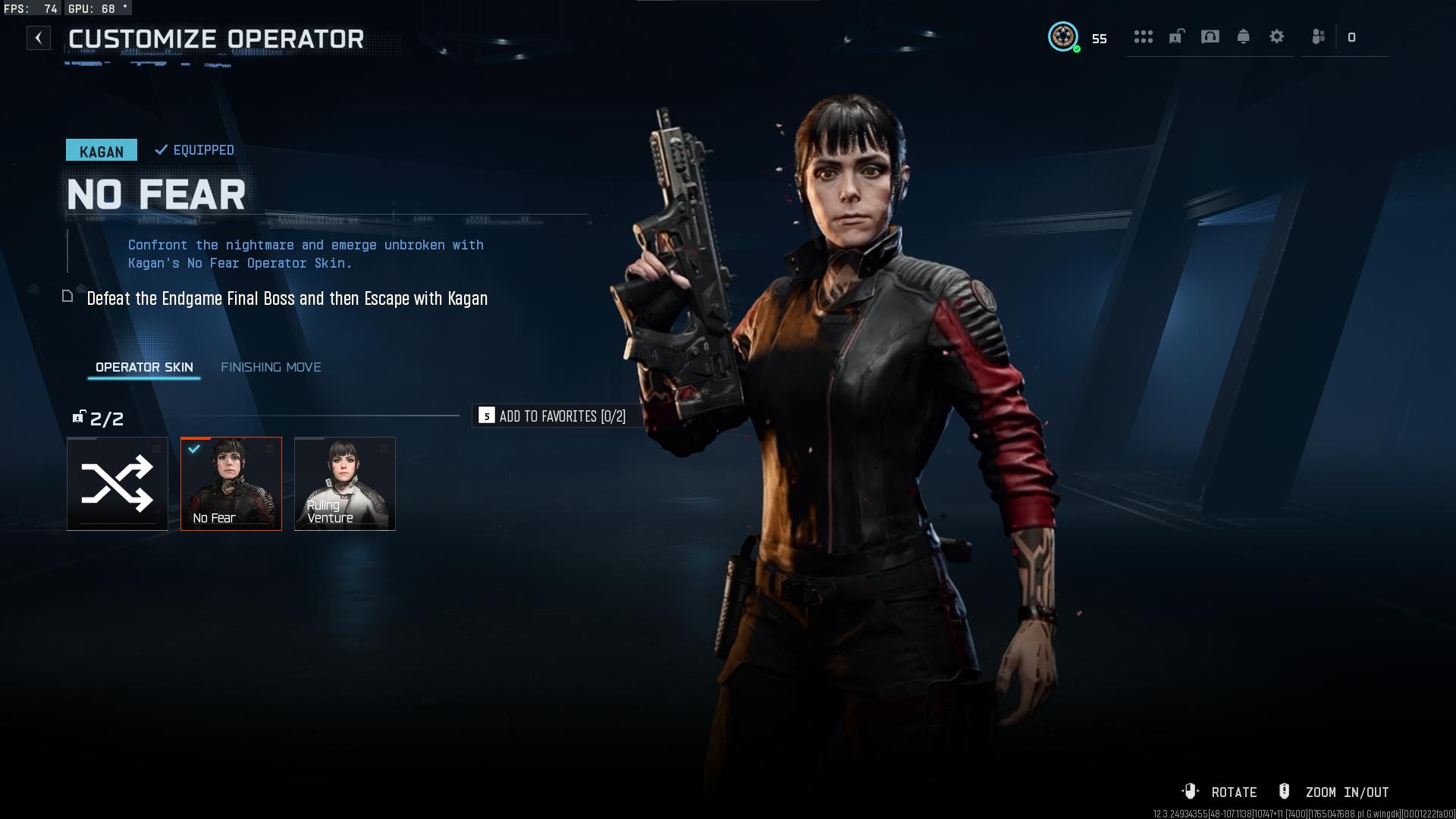1456x819 pixels.
Task: Go back using the arrow button
Action: pyautogui.click(x=39, y=38)
